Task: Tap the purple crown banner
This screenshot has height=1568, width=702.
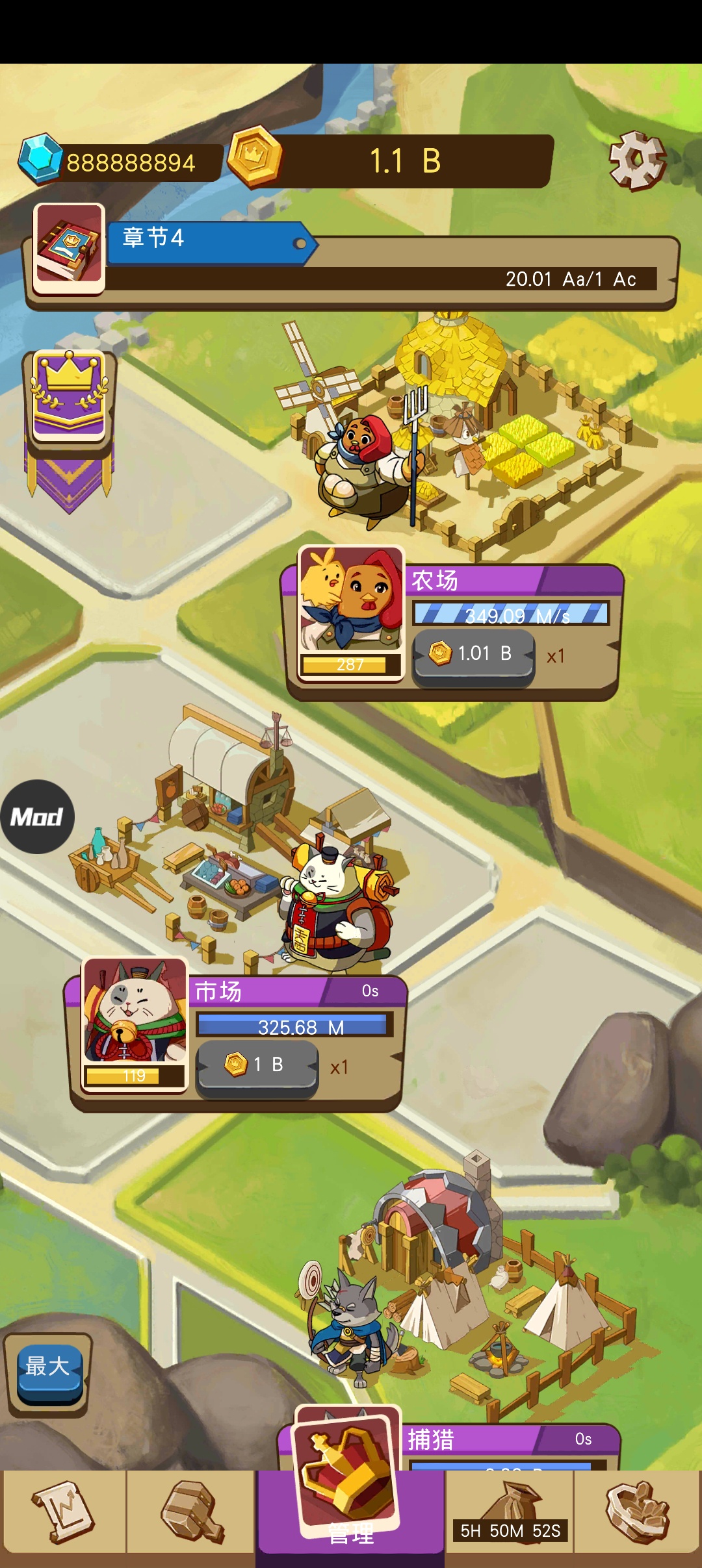Action: point(69,398)
